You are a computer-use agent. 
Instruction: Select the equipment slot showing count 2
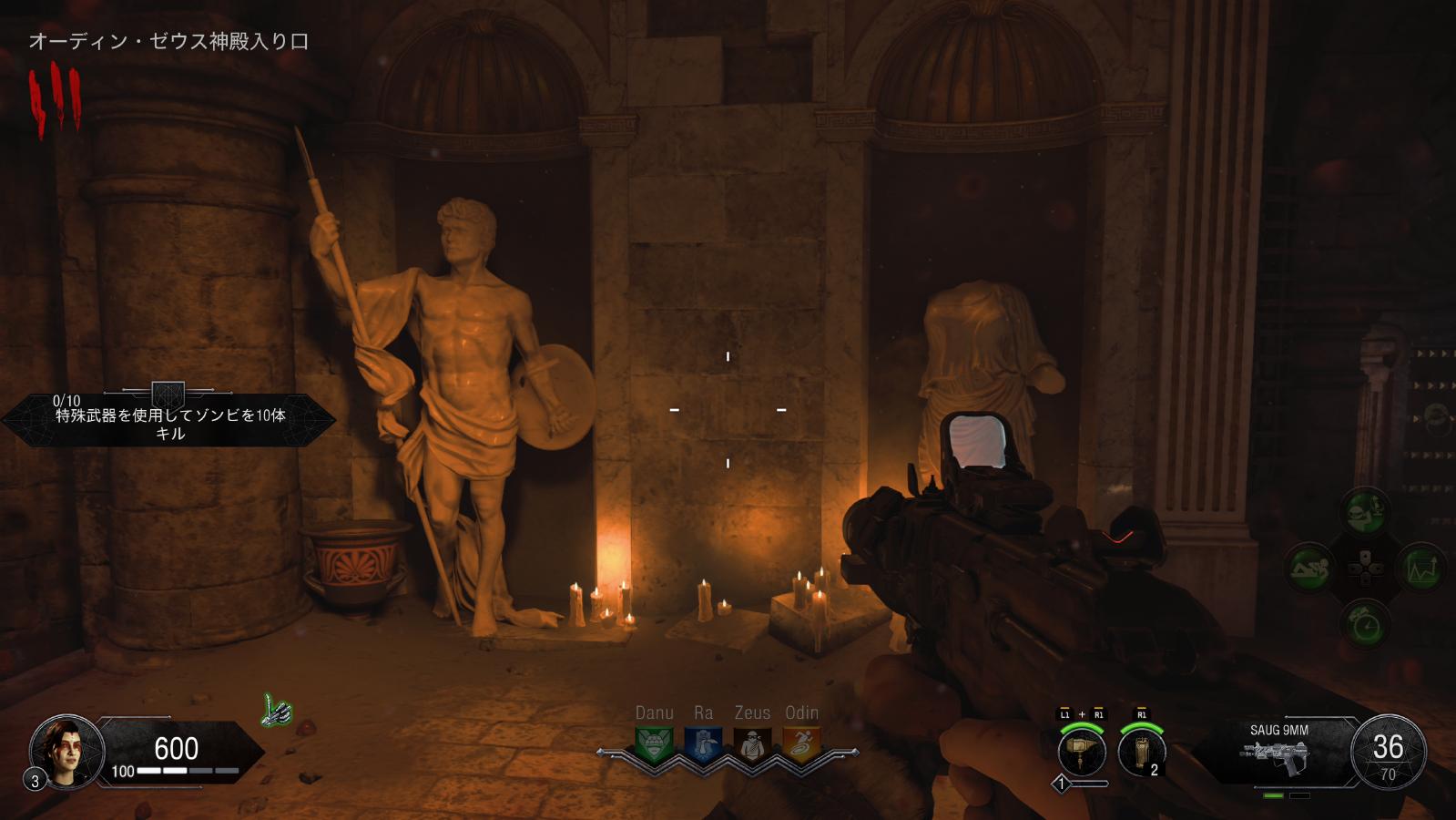[x=1142, y=753]
